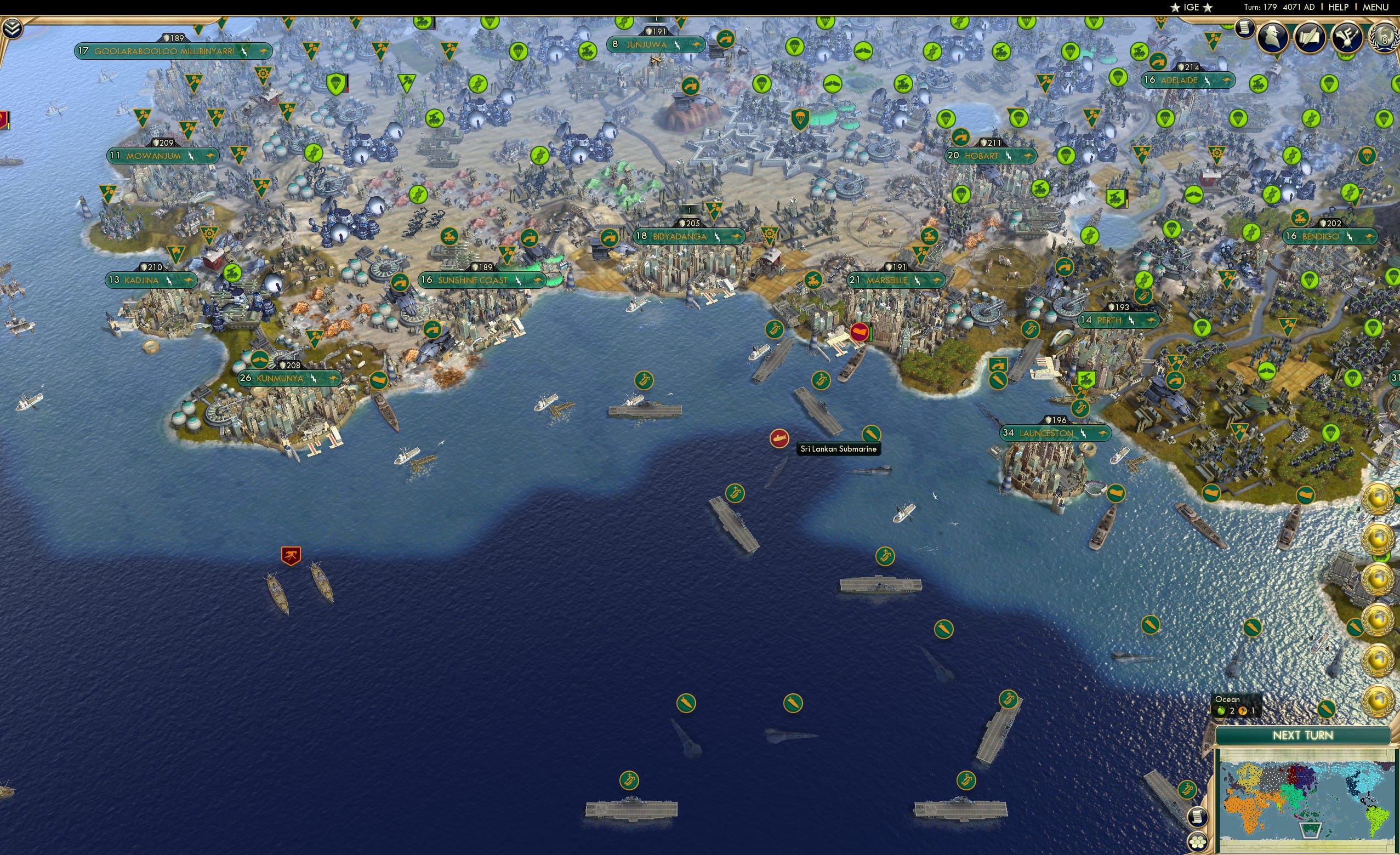
Task: Open the Diplomacy overview quill icon
Action: (1311, 38)
